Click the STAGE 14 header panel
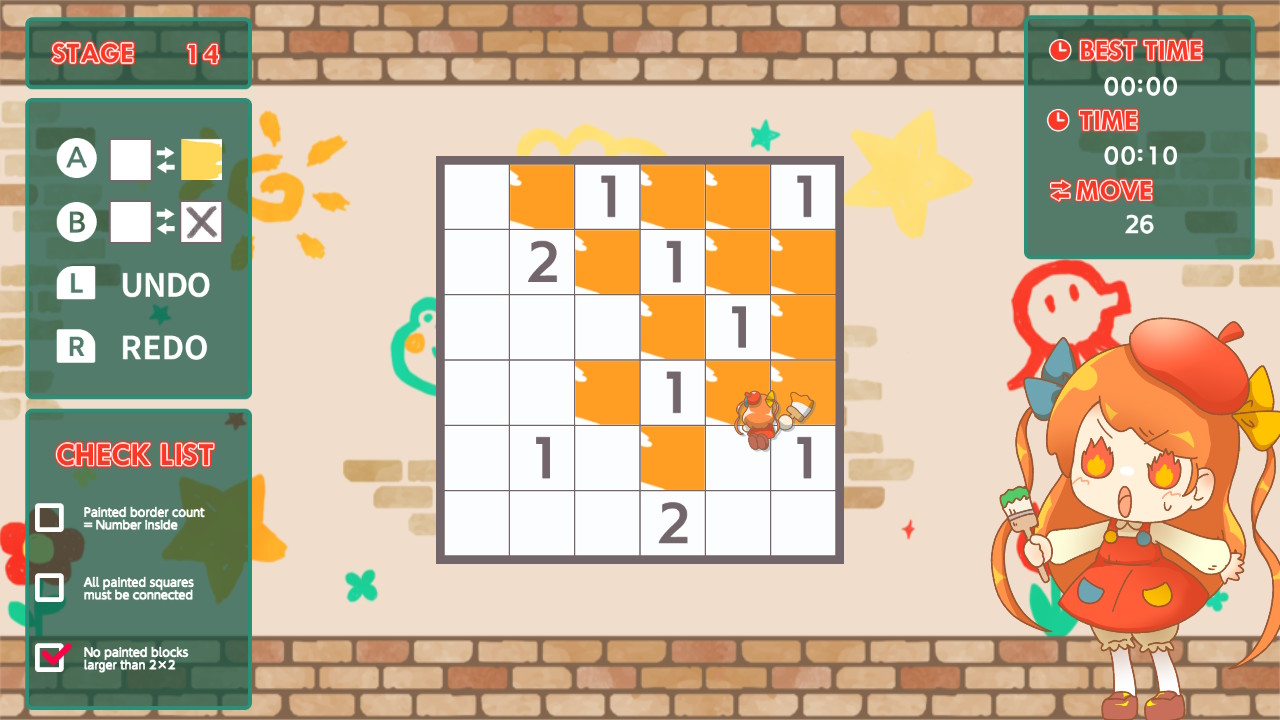This screenshot has width=1280, height=720. [138, 53]
